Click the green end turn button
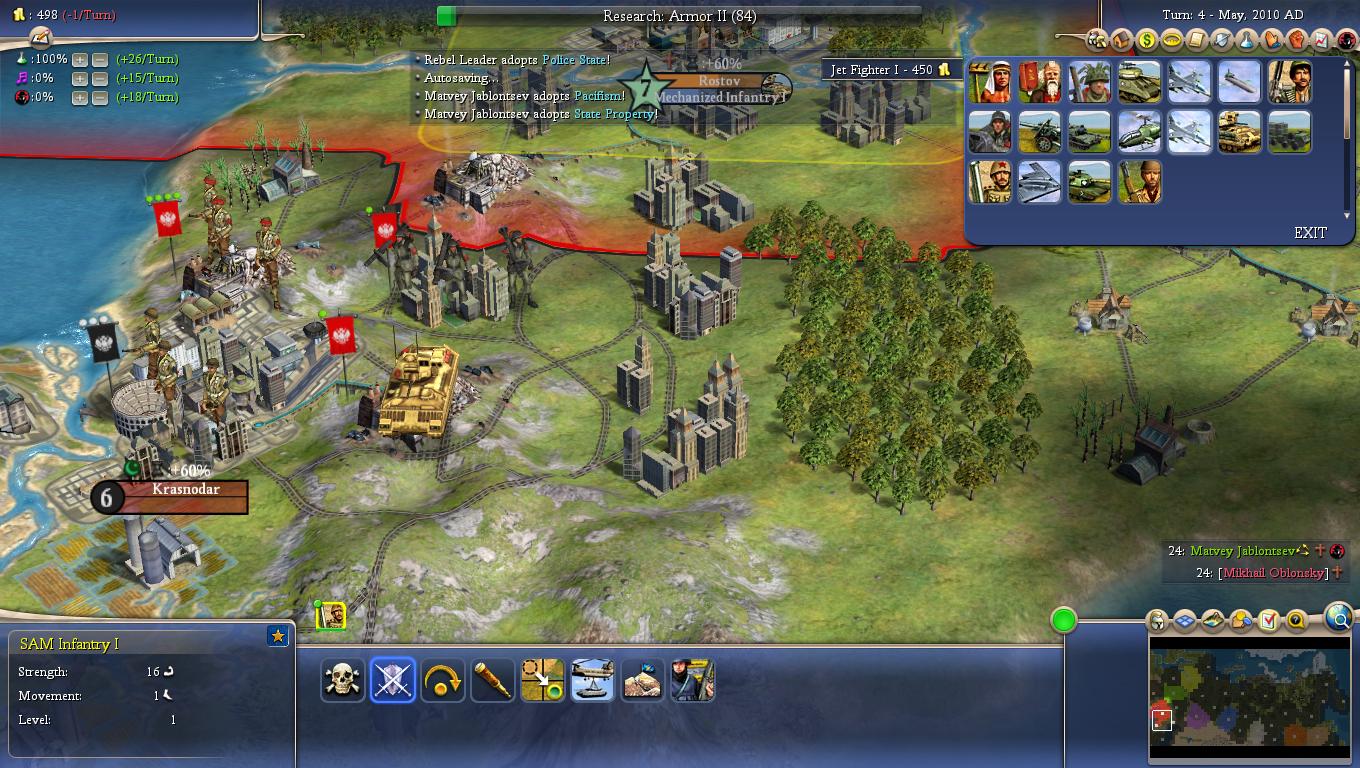 tap(1064, 620)
